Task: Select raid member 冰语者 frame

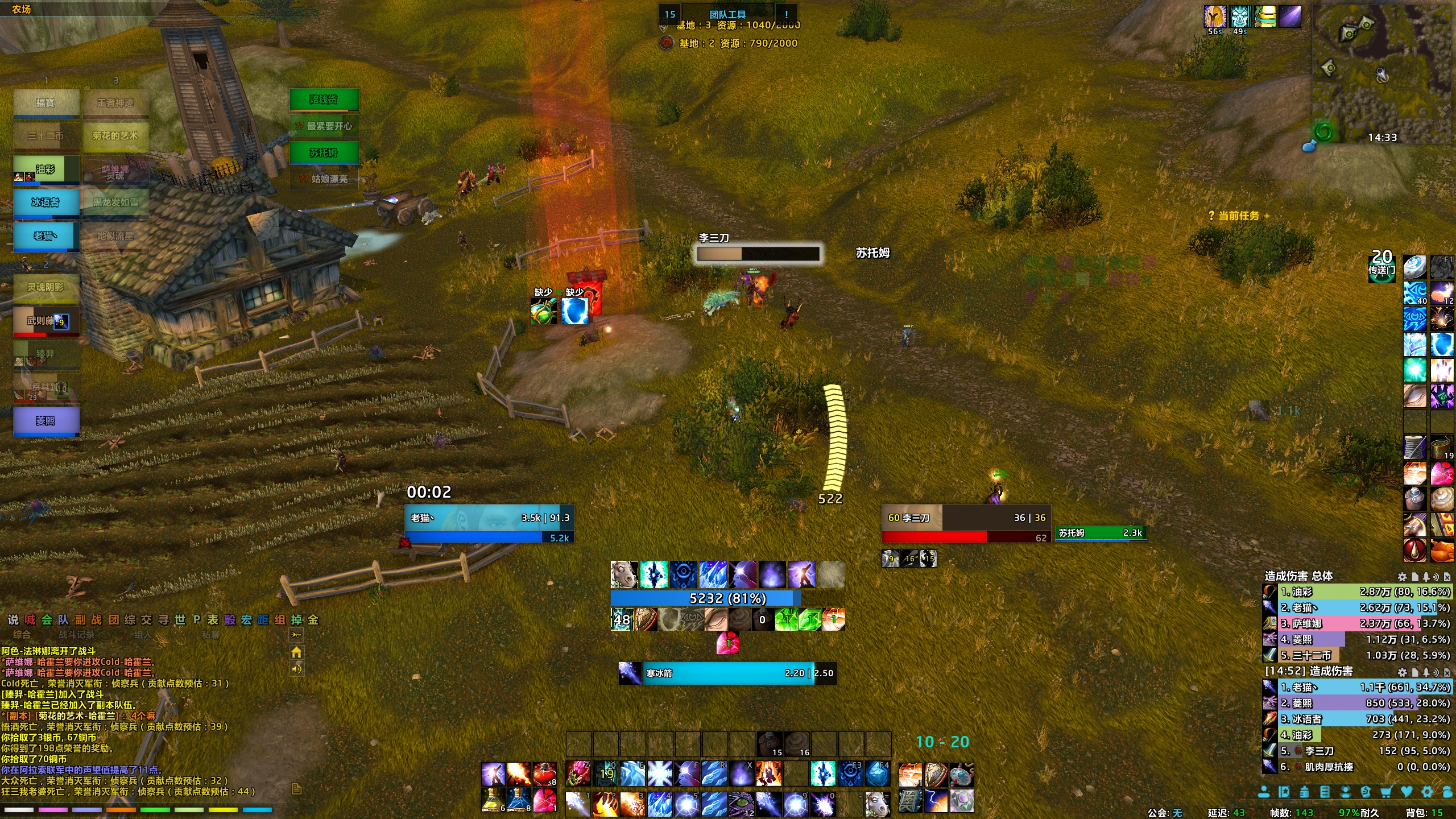Action: click(x=45, y=203)
